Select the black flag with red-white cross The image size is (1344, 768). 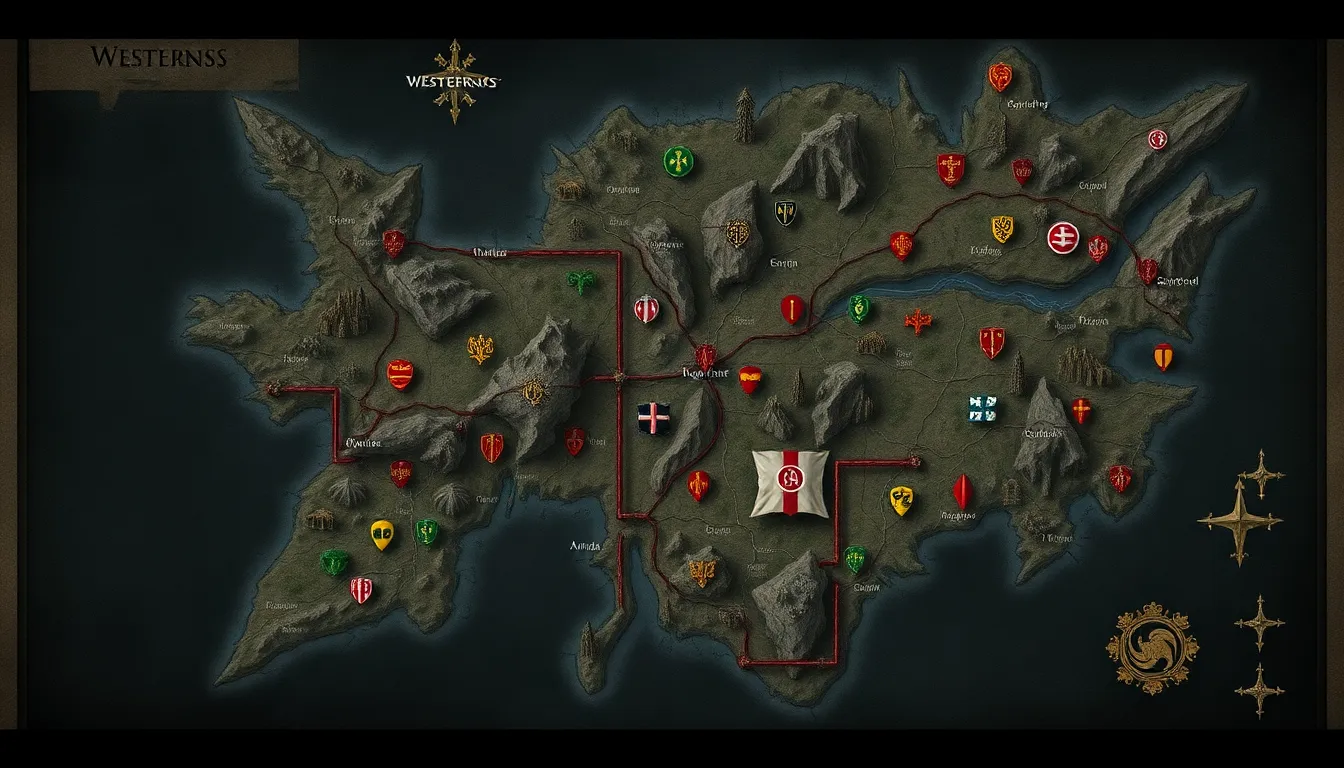point(654,418)
